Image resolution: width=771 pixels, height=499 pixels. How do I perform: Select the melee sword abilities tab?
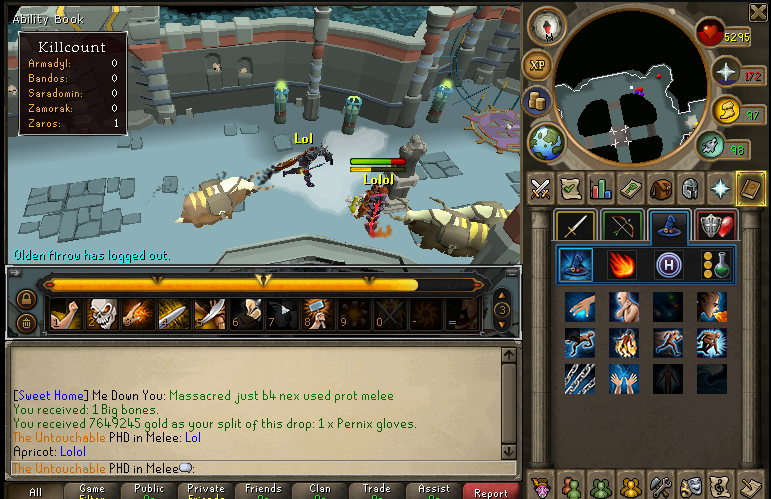pos(574,226)
